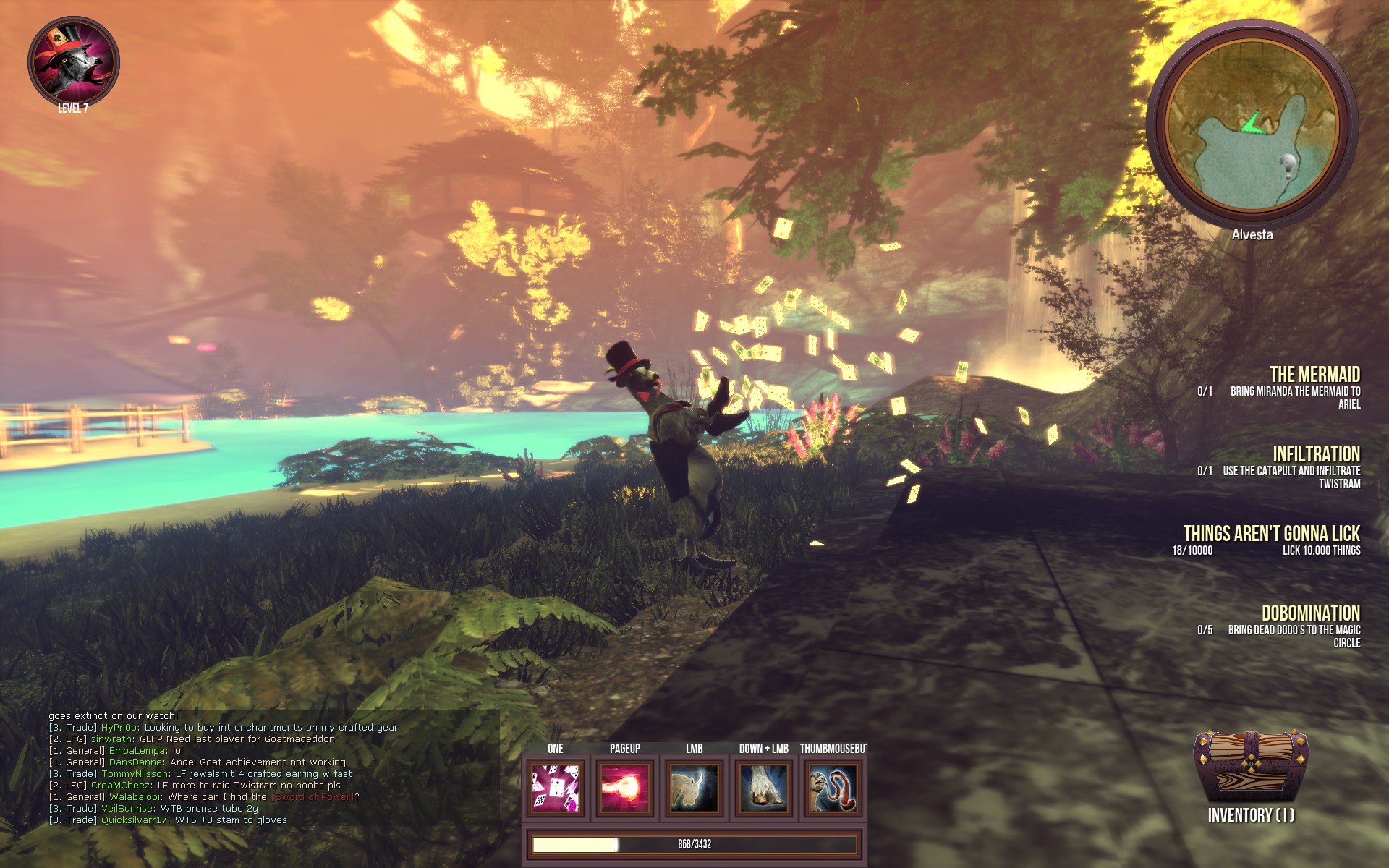Image resolution: width=1389 pixels, height=868 pixels.
Task: Select the Infiltration quest entry
Action: tap(1316, 454)
